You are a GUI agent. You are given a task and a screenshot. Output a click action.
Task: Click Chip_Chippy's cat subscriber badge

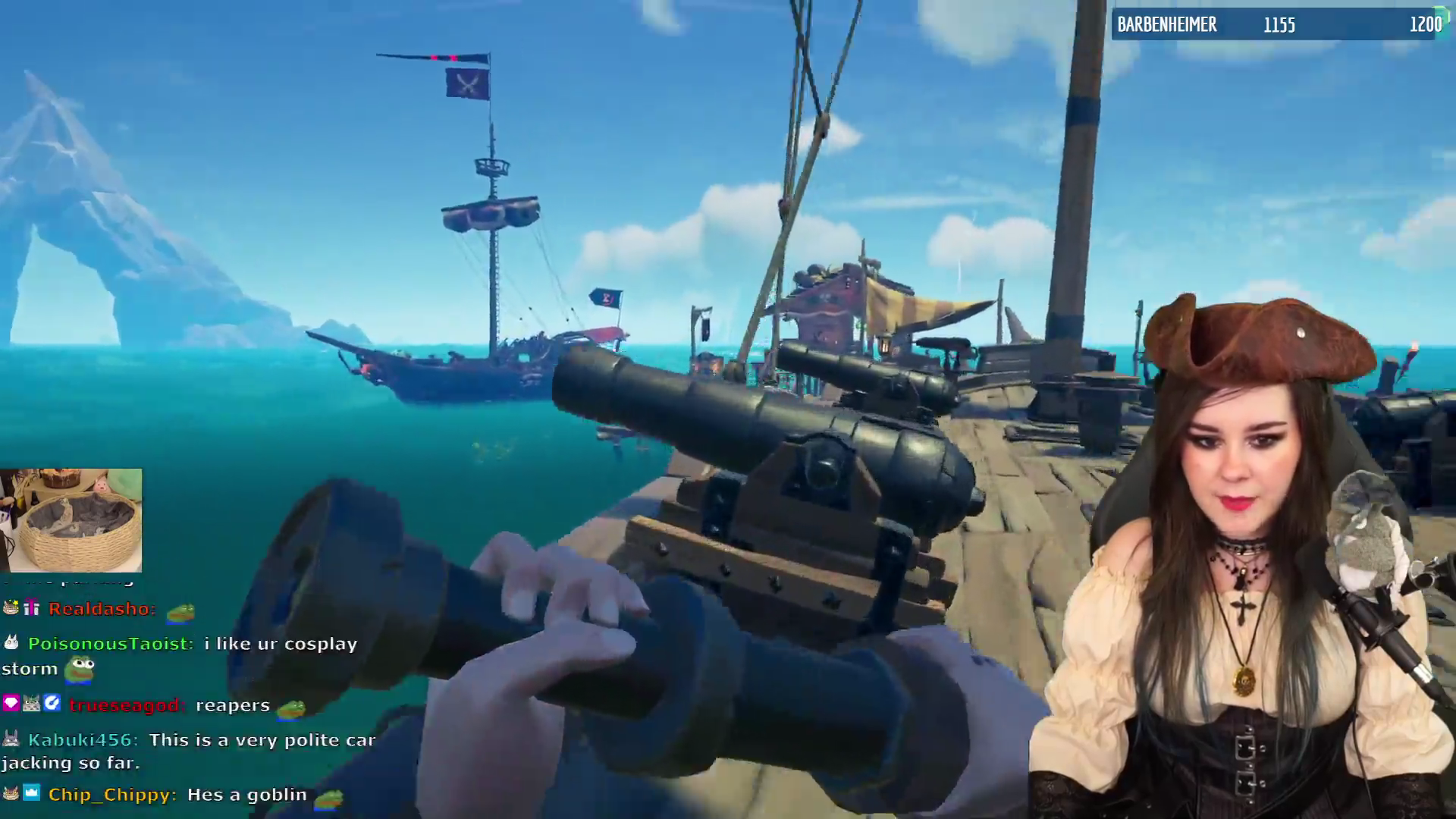pos(11,793)
